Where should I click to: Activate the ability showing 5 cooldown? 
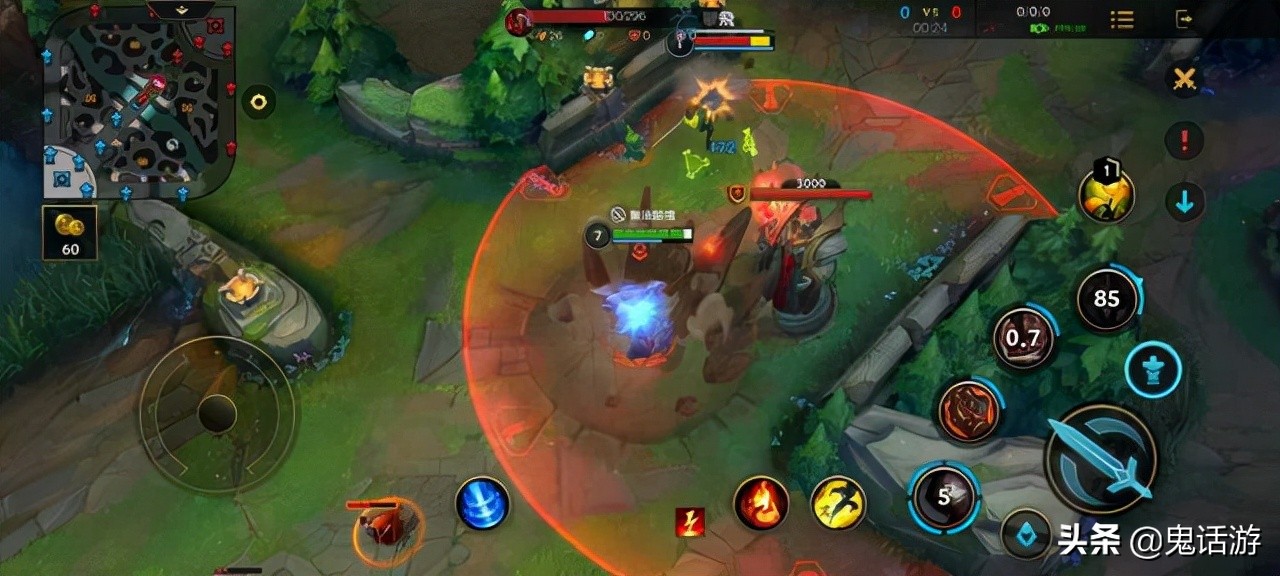click(945, 497)
